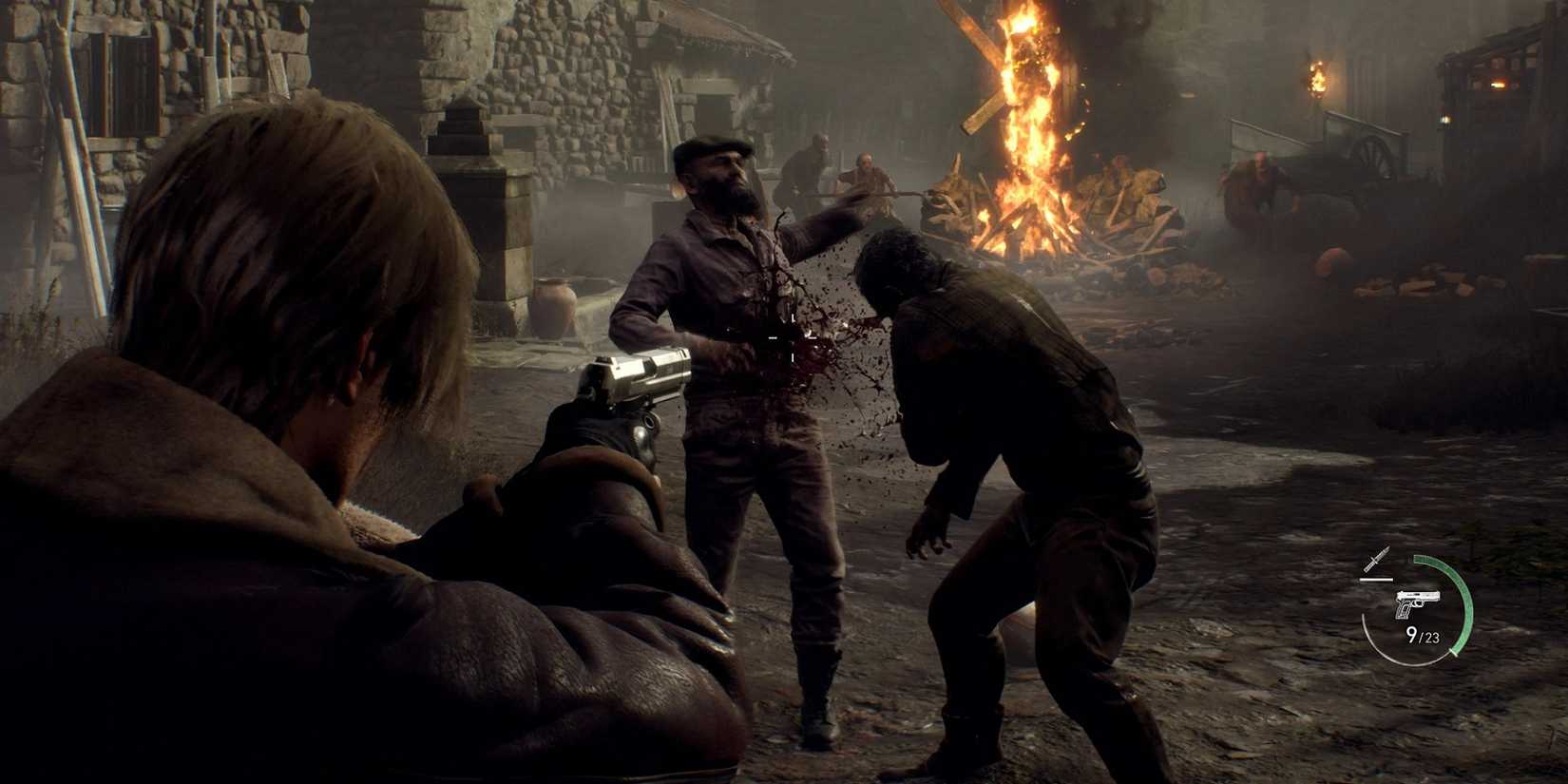Select the combat knife icon in the HUD

(x=1376, y=560)
